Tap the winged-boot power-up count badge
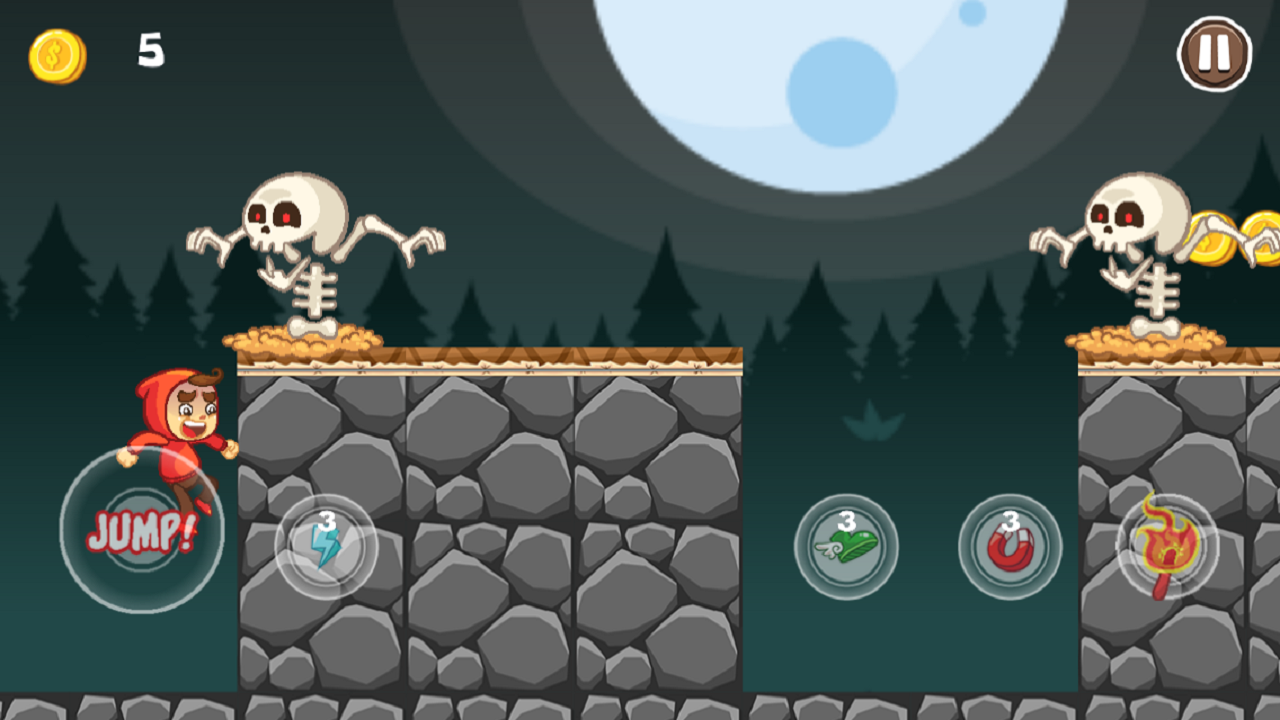The height and width of the screenshot is (720, 1280). 845,521
